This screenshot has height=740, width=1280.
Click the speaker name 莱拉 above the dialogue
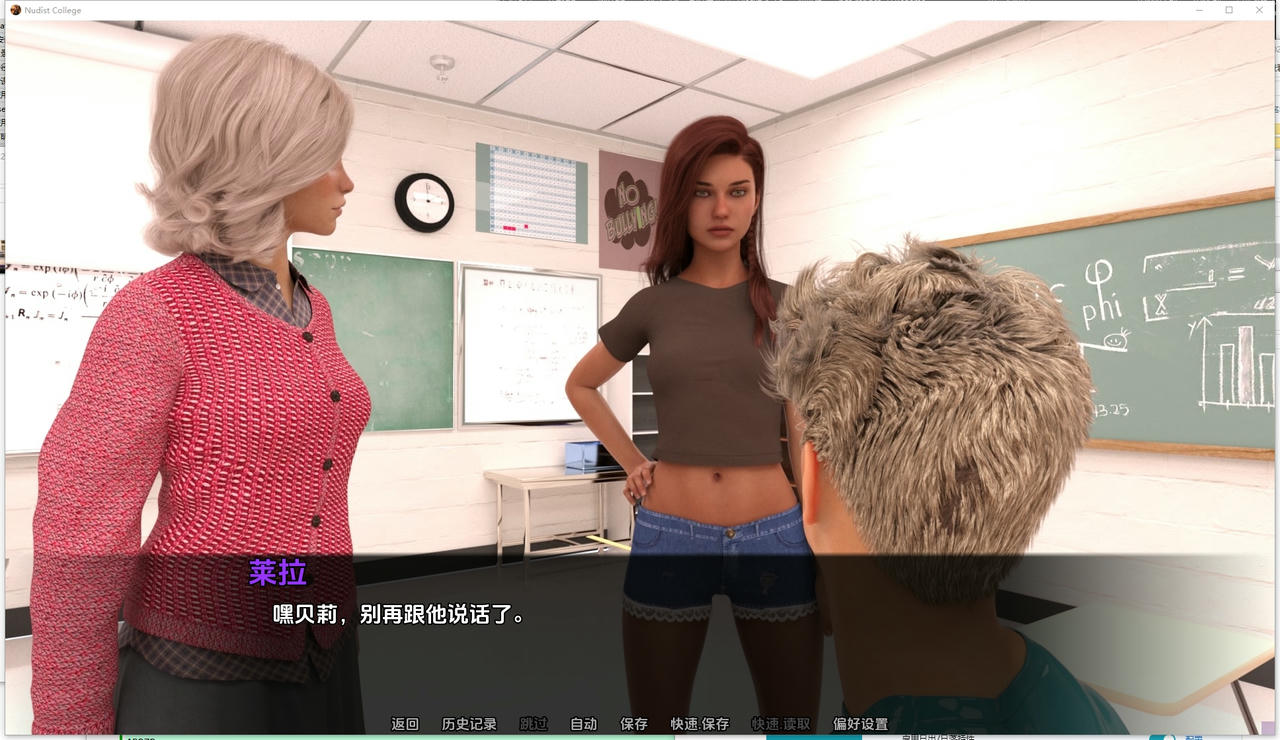277,572
